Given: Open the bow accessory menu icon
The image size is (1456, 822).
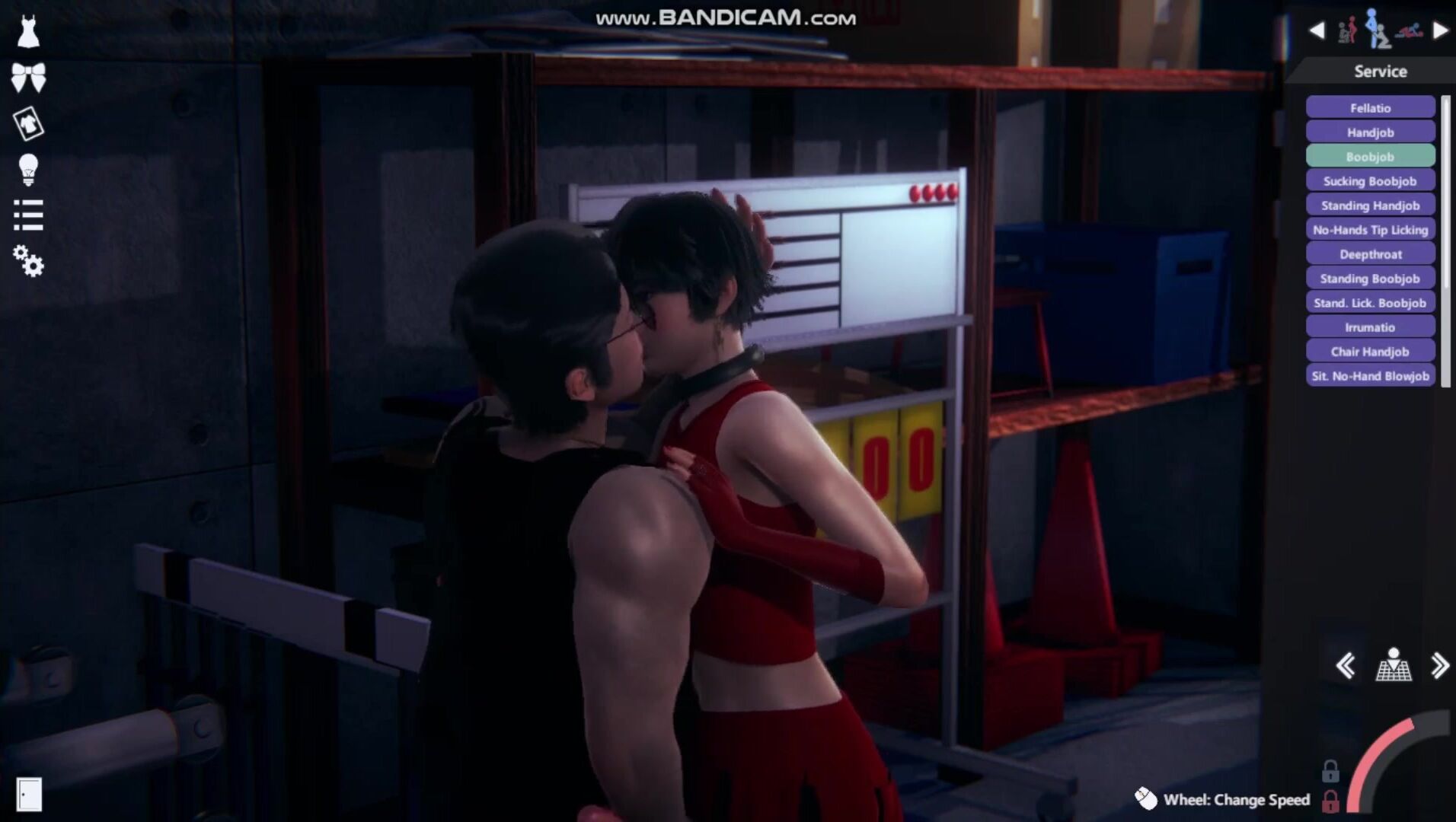Looking at the screenshot, I should pyautogui.click(x=28, y=77).
